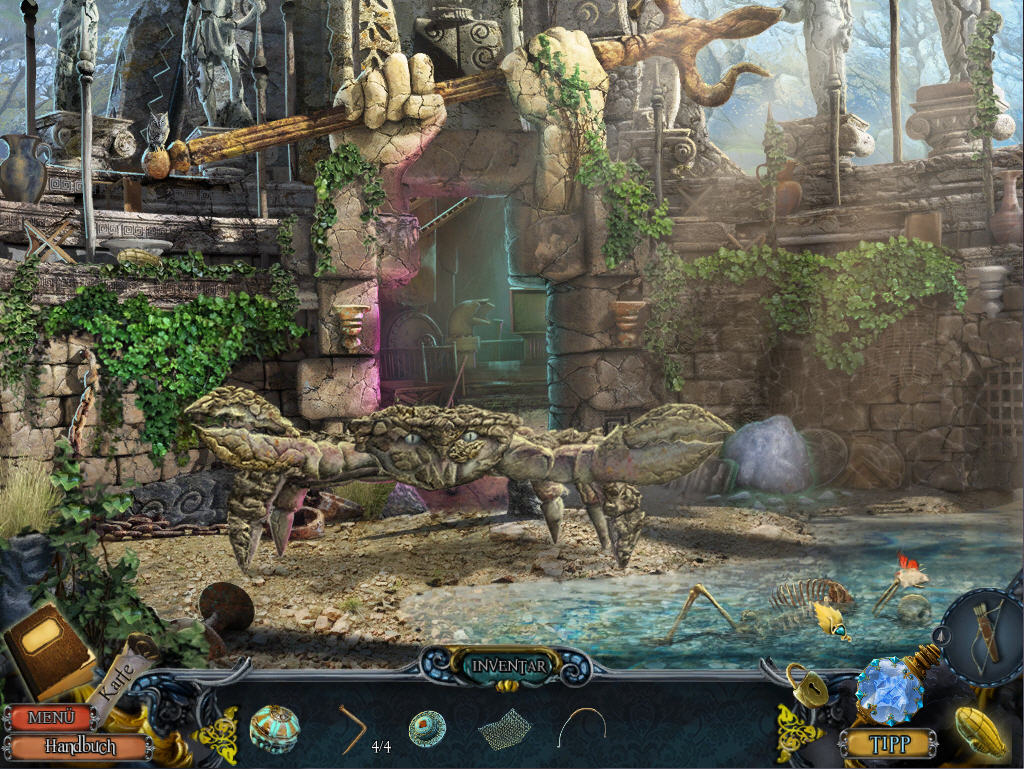The image size is (1024, 769).
Task: Open the MENÜ button
Action: (48, 717)
